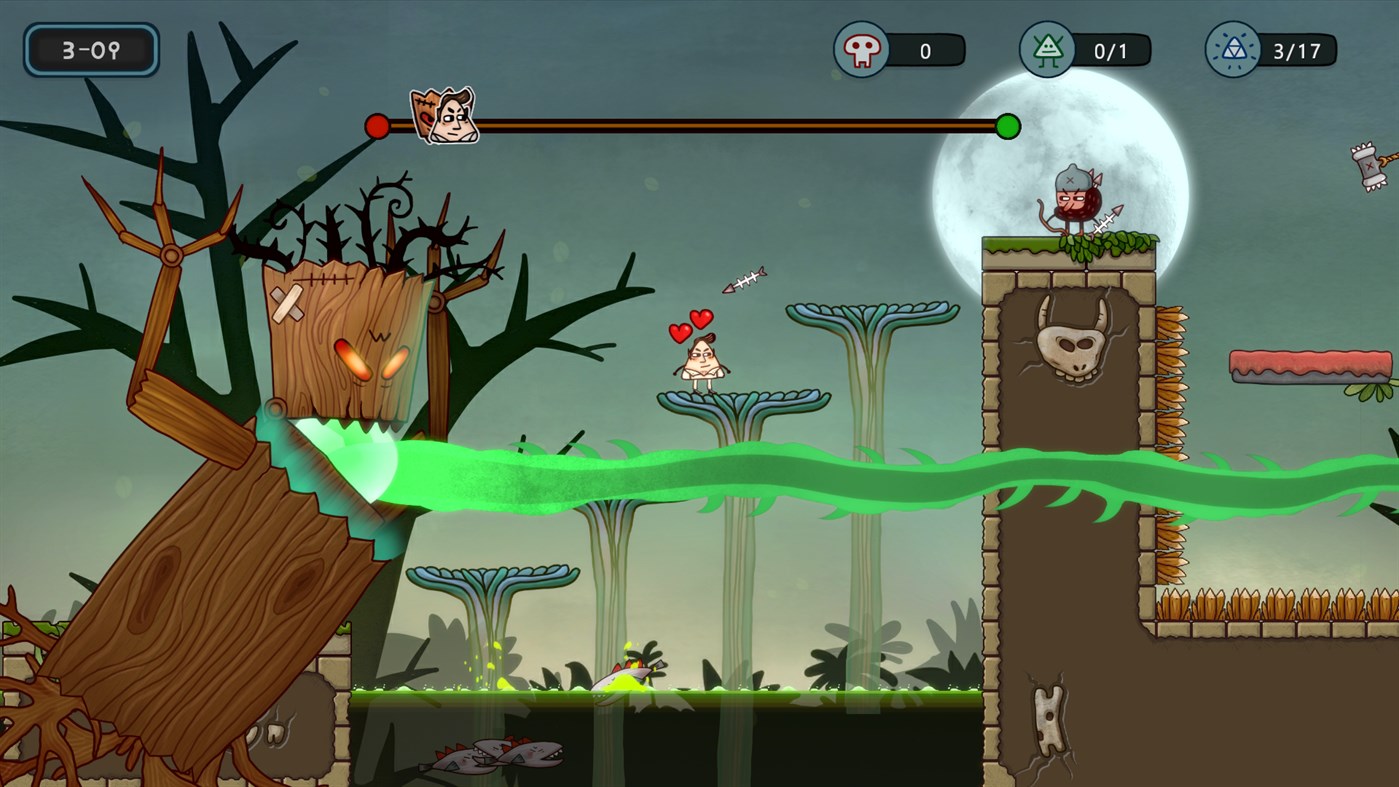Select the green triangle creature icon
This screenshot has width=1399, height=787.
click(1046, 48)
